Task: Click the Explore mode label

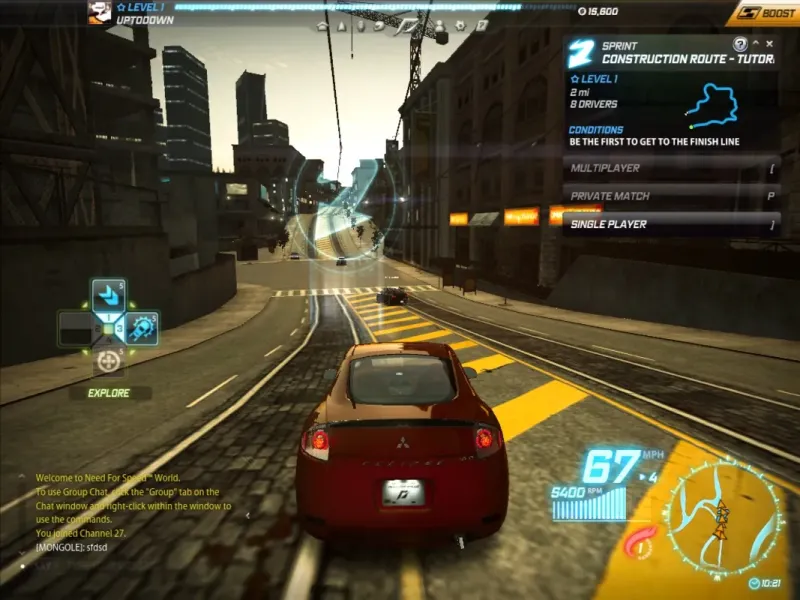Action: (x=108, y=393)
